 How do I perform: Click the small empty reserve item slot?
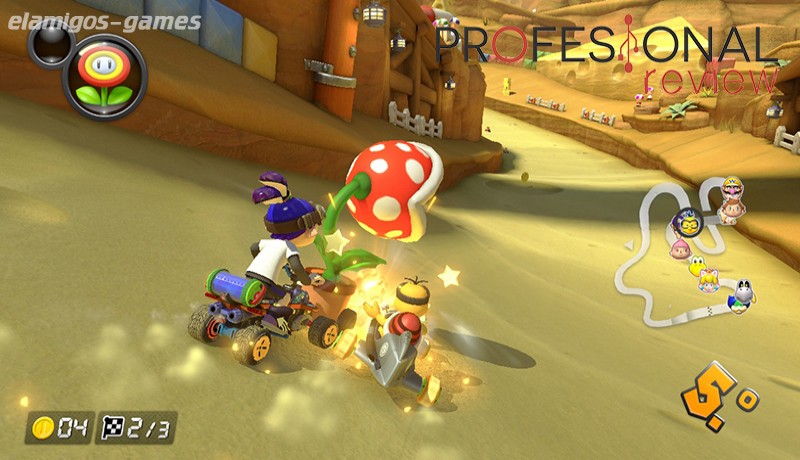47,41
